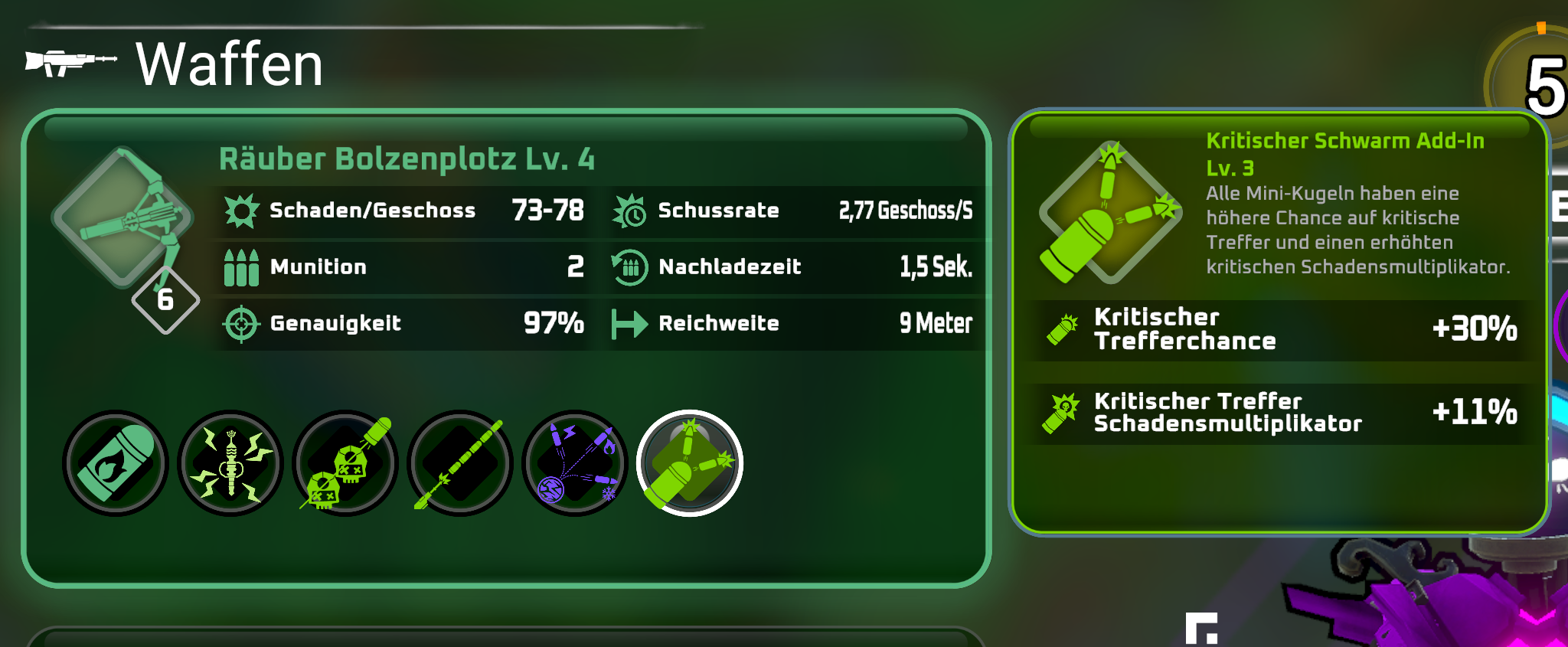Select the green skulls poison add-in
1568x647 pixels.
pyautogui.click(x=345, y=464)
